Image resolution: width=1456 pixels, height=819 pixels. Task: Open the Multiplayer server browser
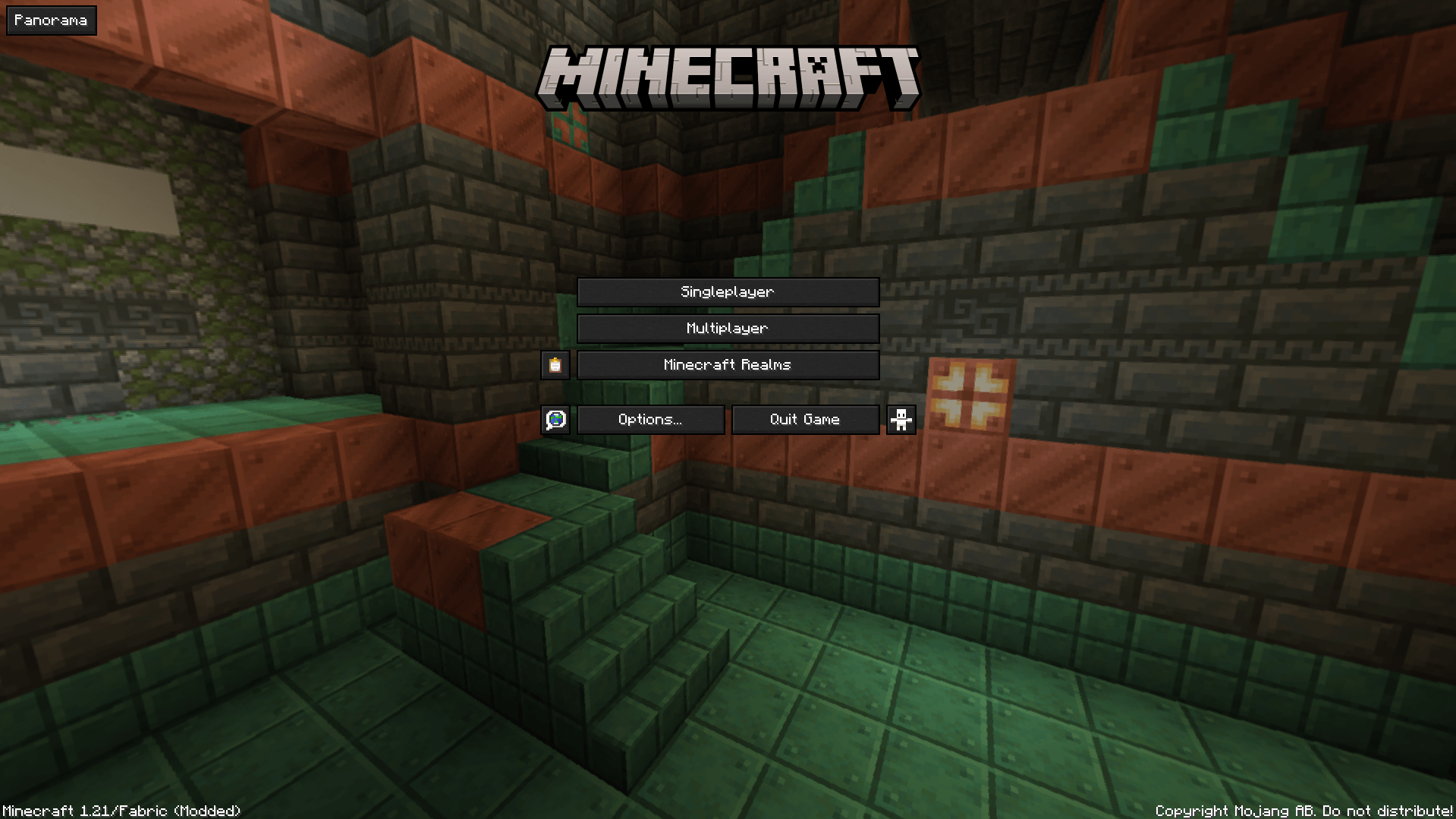pyautogui.click(x=727, y=328)
